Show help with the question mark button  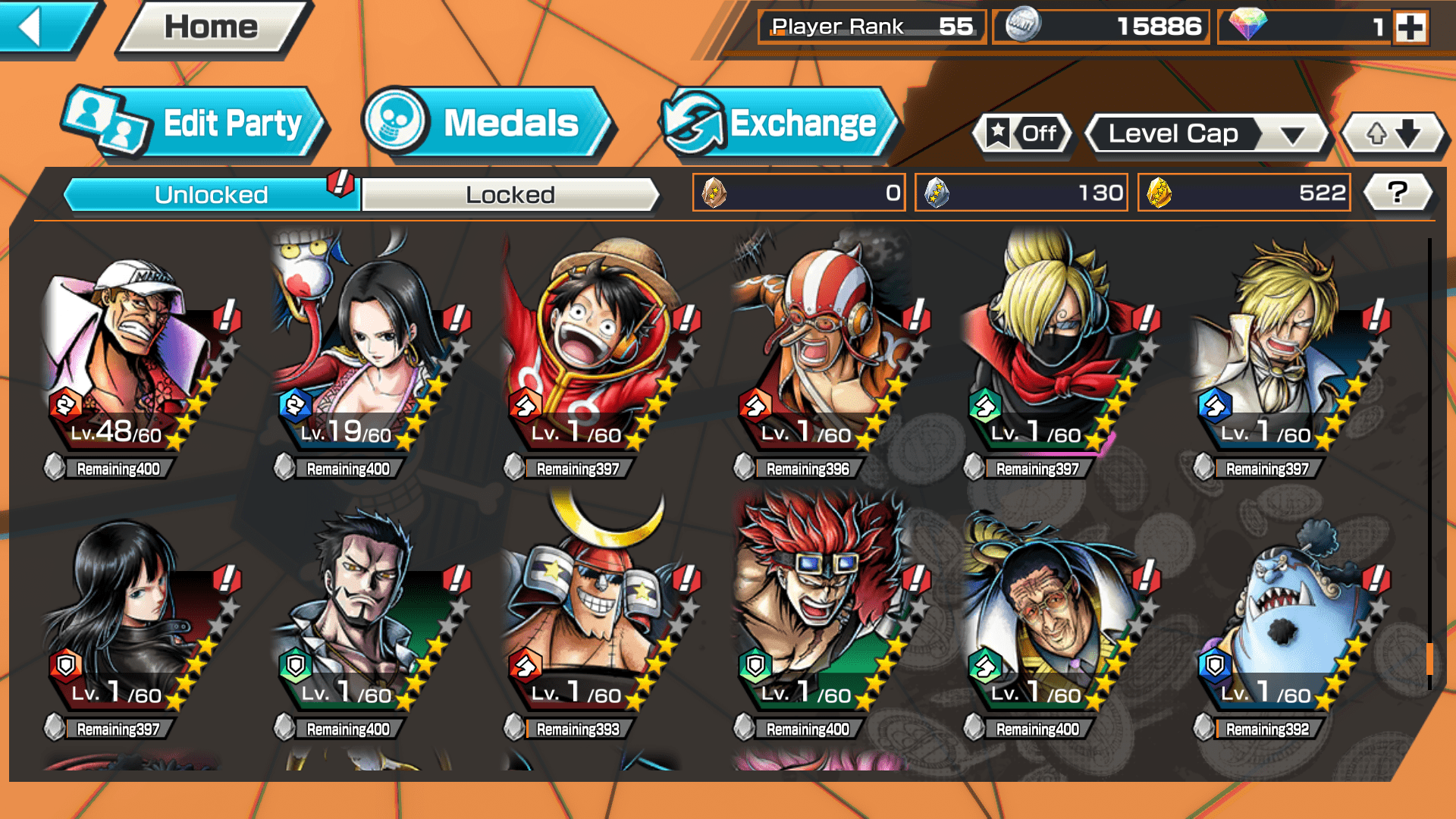click(x=1398, y=193)
